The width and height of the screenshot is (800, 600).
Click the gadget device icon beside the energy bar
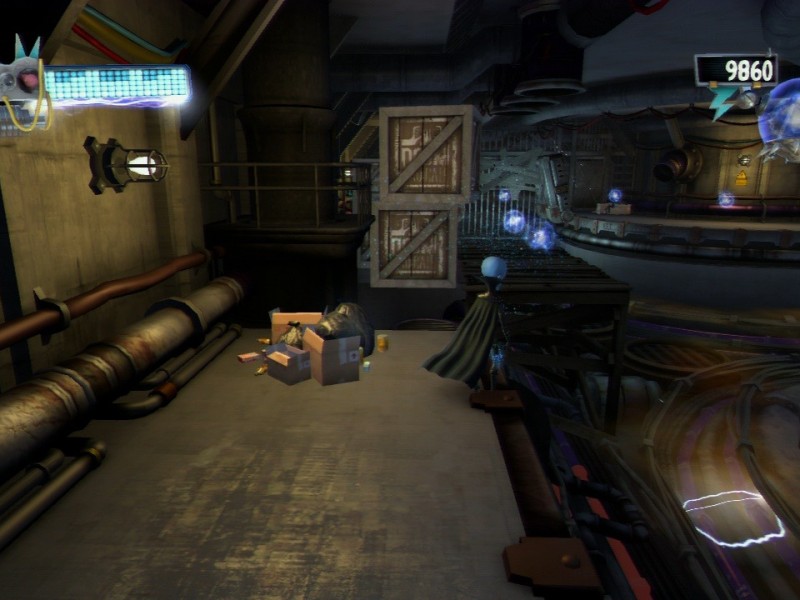point(22,81)
